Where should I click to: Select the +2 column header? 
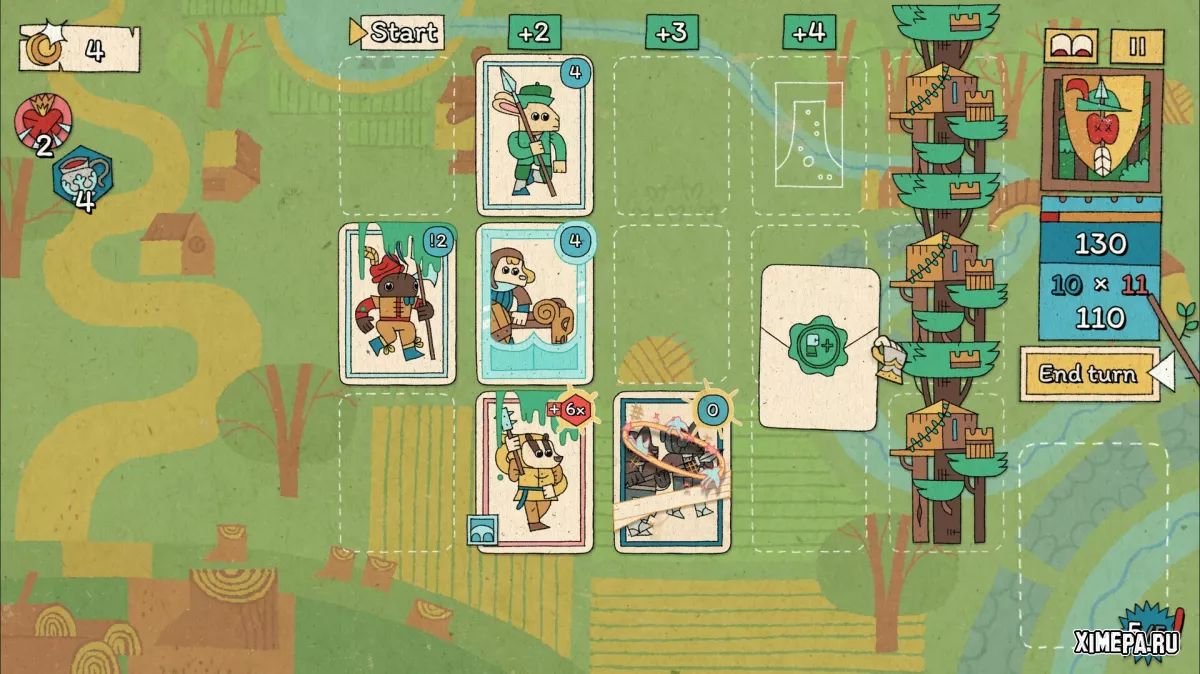point(535,32)
